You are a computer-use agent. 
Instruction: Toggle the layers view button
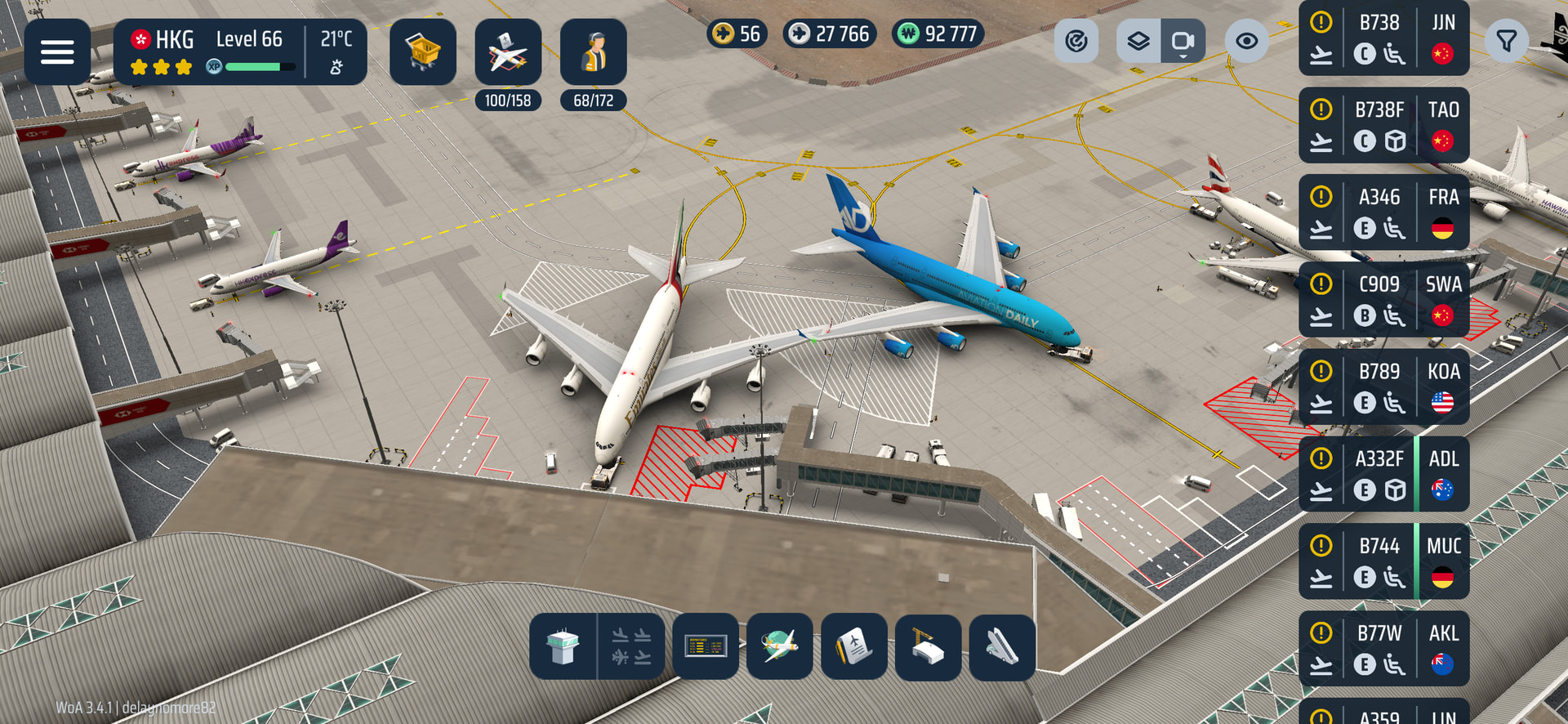coord(1138,41)
